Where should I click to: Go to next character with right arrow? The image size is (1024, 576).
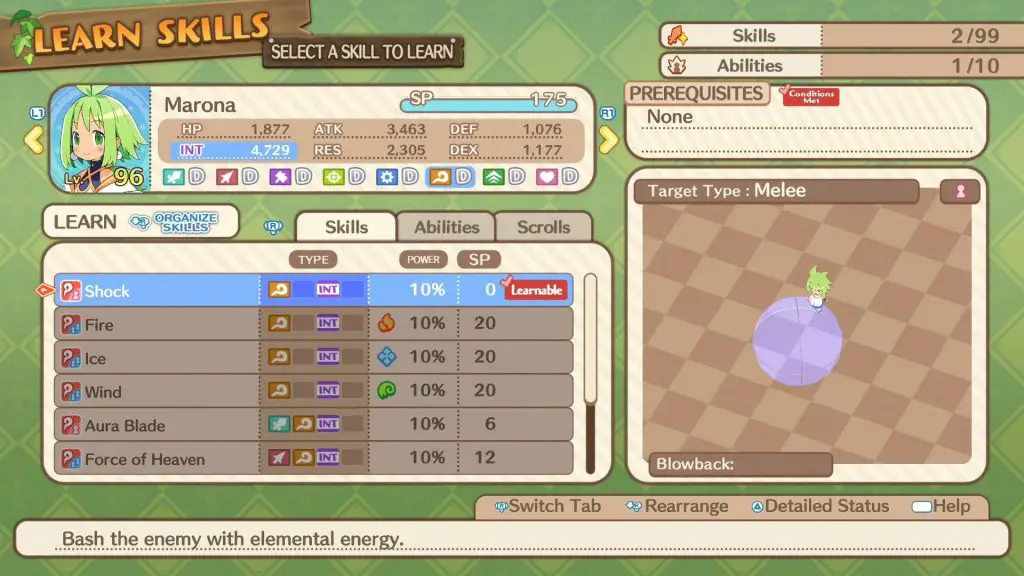tap(609, 139)
